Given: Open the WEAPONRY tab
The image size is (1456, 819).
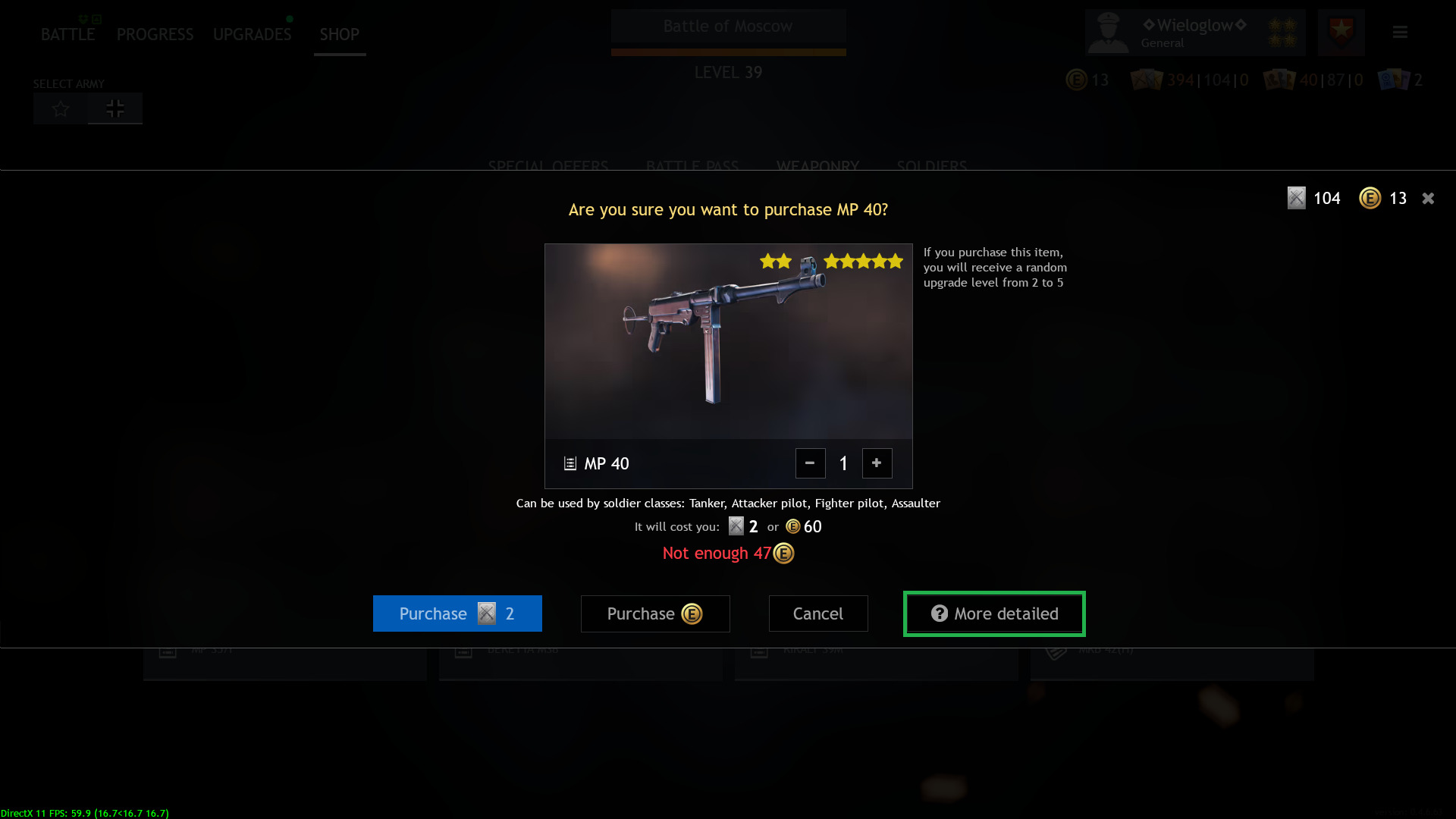Looking at the screenshot, I should (817, 167).
